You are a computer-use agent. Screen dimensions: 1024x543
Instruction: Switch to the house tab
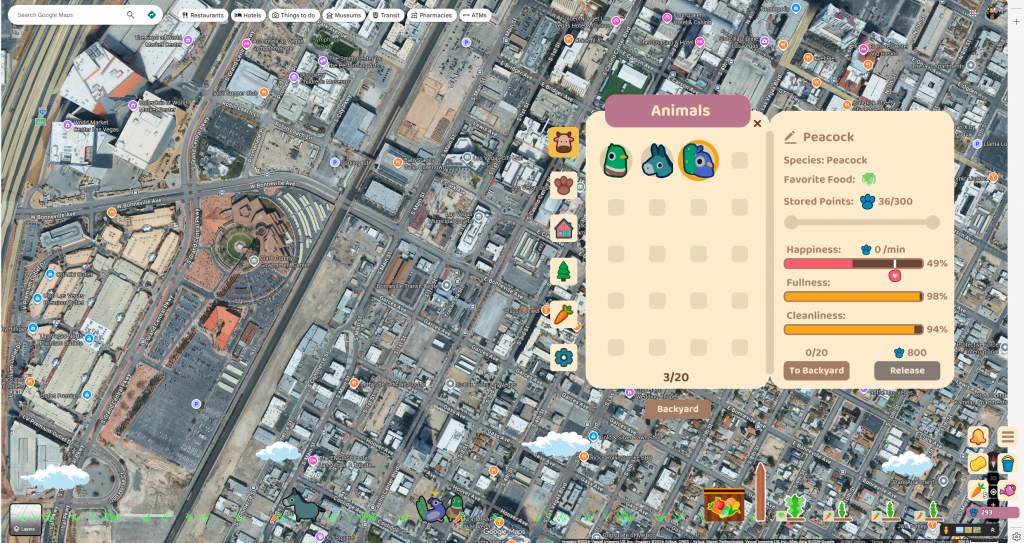(x=563, y=228)
